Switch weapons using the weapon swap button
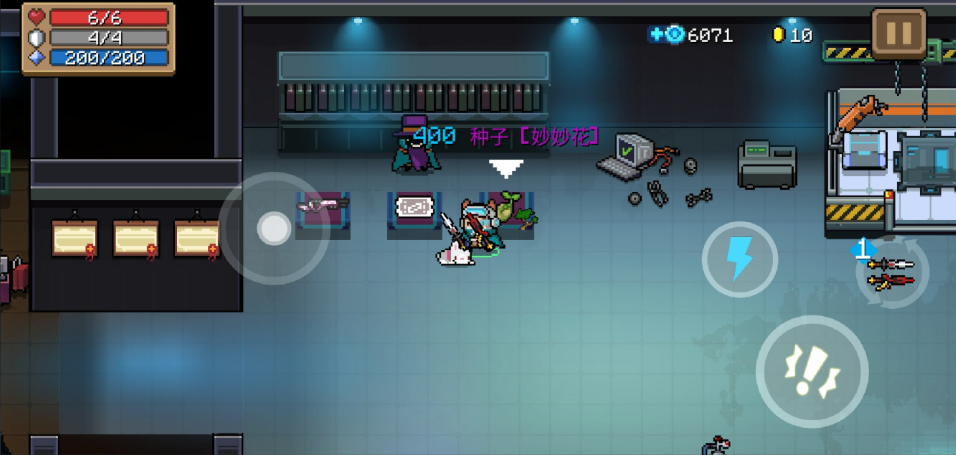The height and width of the screenshot is (455, 956). pos(891,271)
